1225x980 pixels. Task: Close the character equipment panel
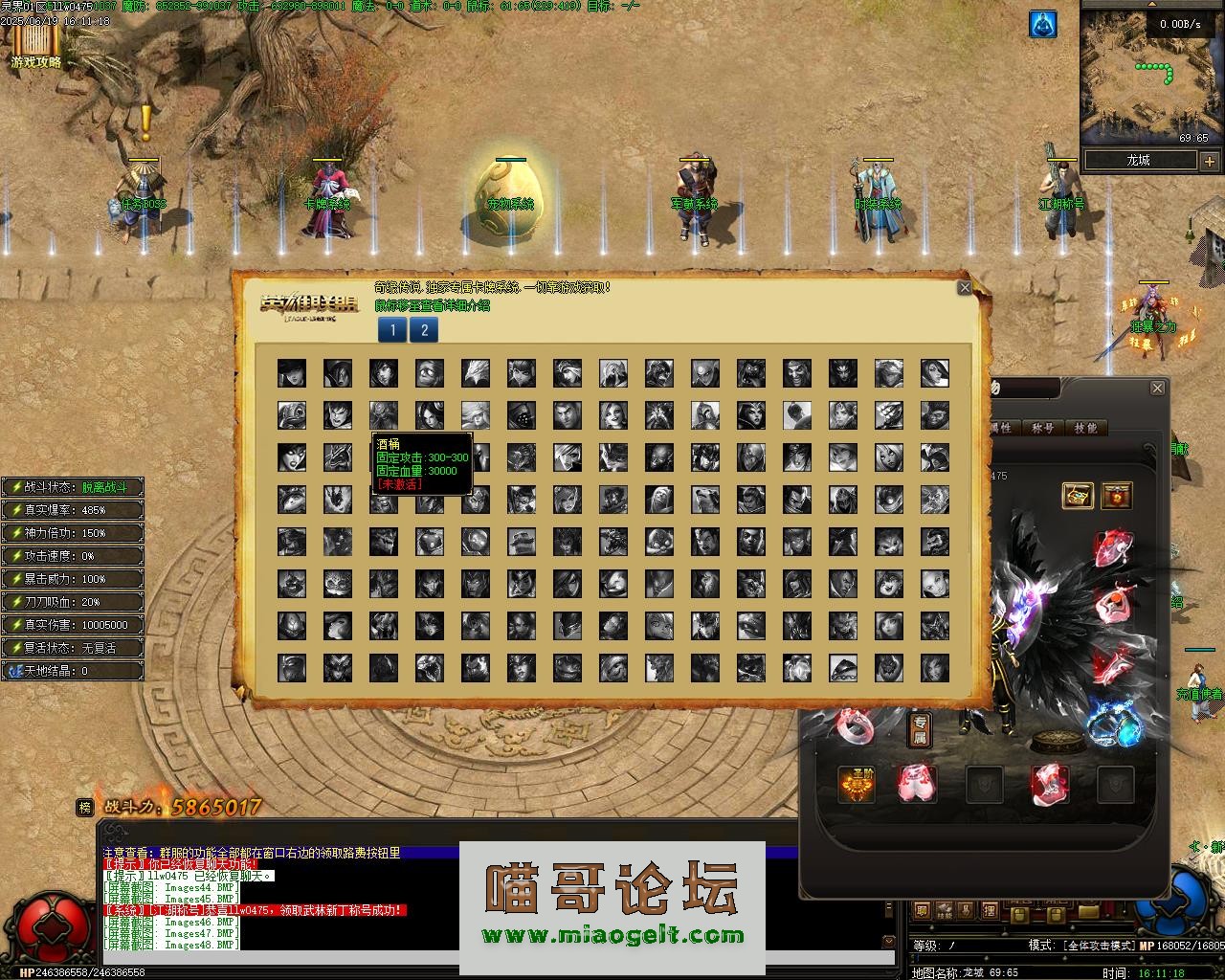point(1158,388)
